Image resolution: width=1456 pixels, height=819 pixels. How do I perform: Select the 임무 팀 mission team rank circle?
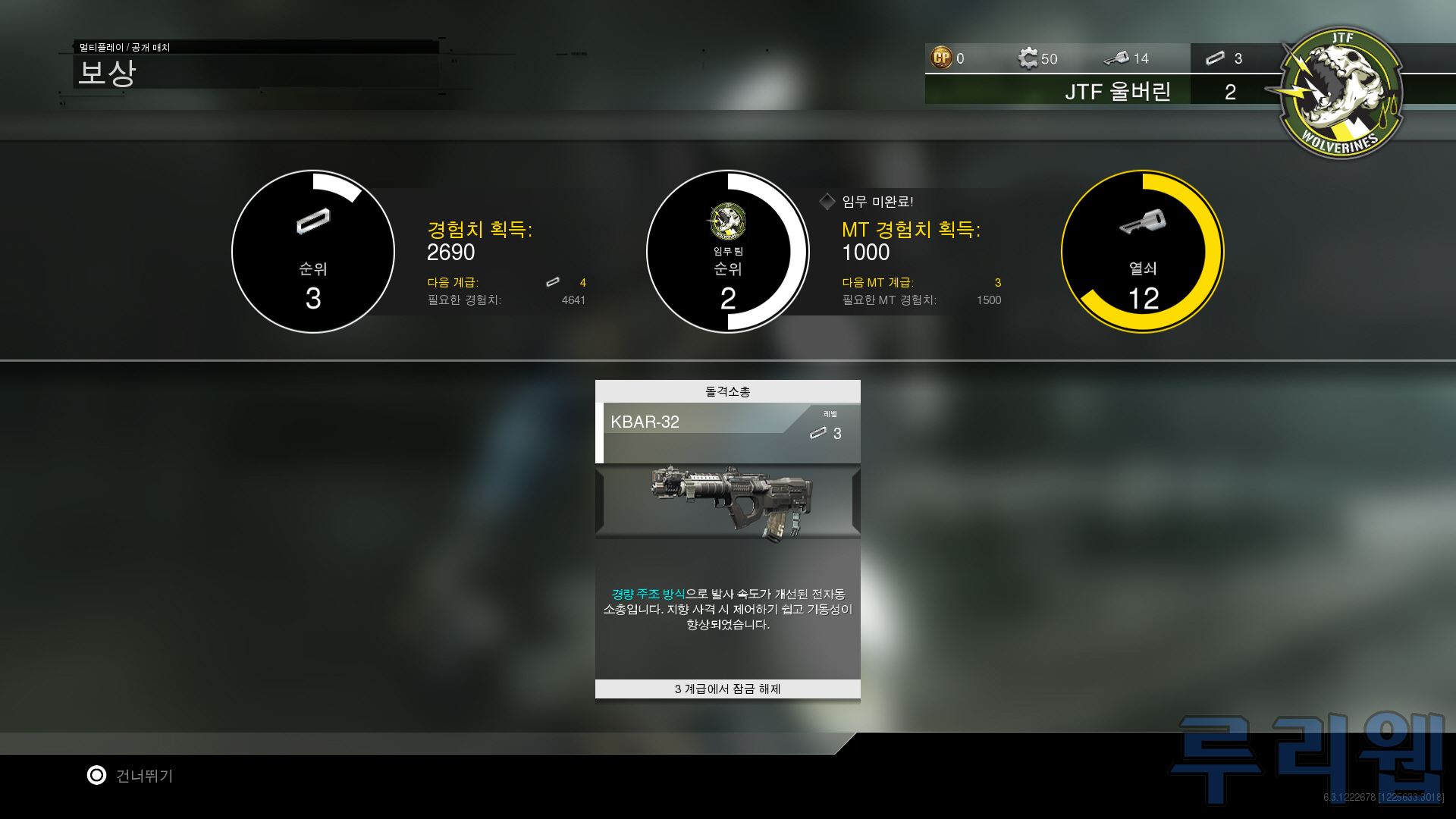[x=727, y=252]
